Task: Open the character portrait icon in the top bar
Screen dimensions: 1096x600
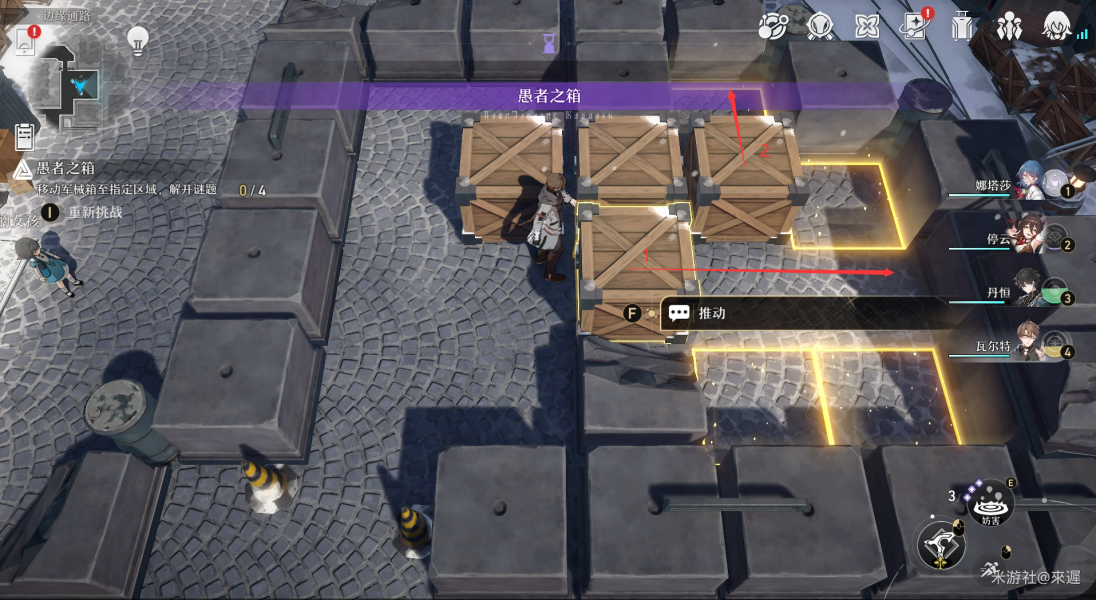Action: click(x=1056, y=27)
